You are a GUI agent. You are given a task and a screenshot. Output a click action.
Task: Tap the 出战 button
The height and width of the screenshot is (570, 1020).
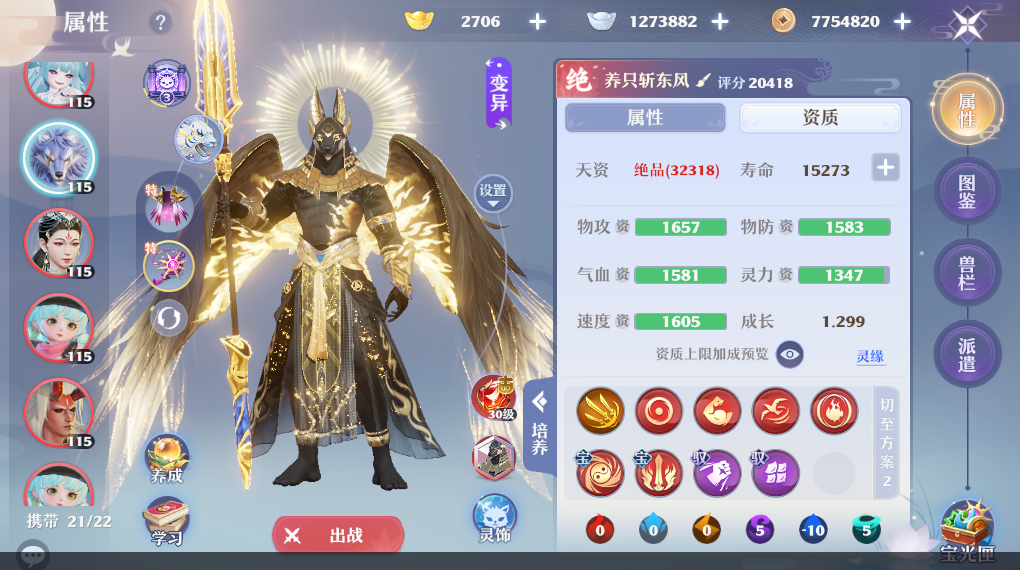[338, 535]
